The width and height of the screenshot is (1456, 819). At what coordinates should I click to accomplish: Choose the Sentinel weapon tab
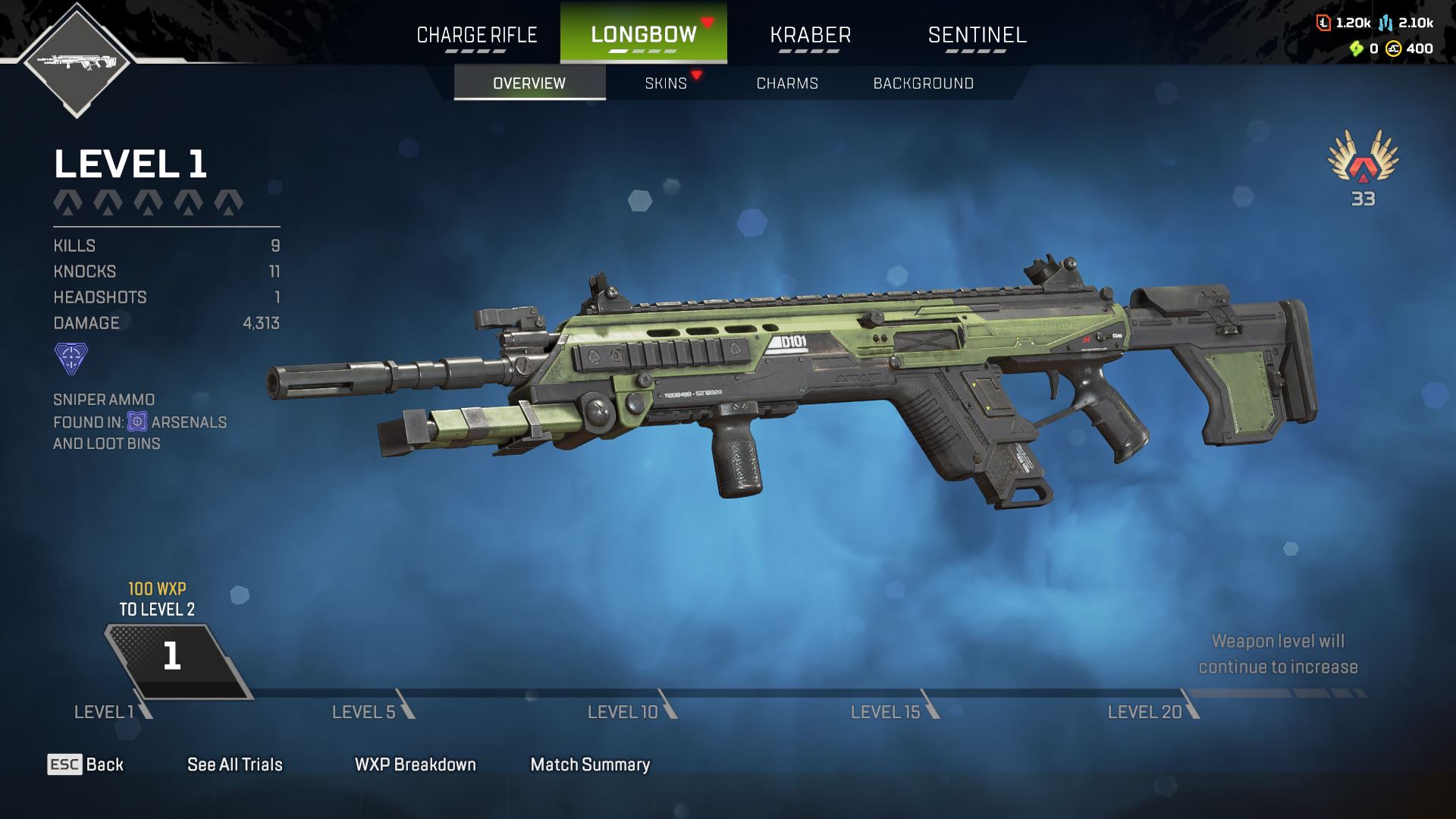click(977, 35)
